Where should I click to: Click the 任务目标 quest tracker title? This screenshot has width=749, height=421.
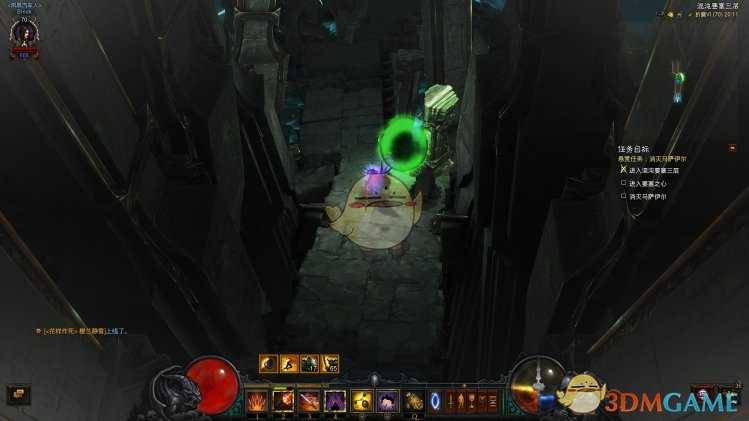pos(634,149)
